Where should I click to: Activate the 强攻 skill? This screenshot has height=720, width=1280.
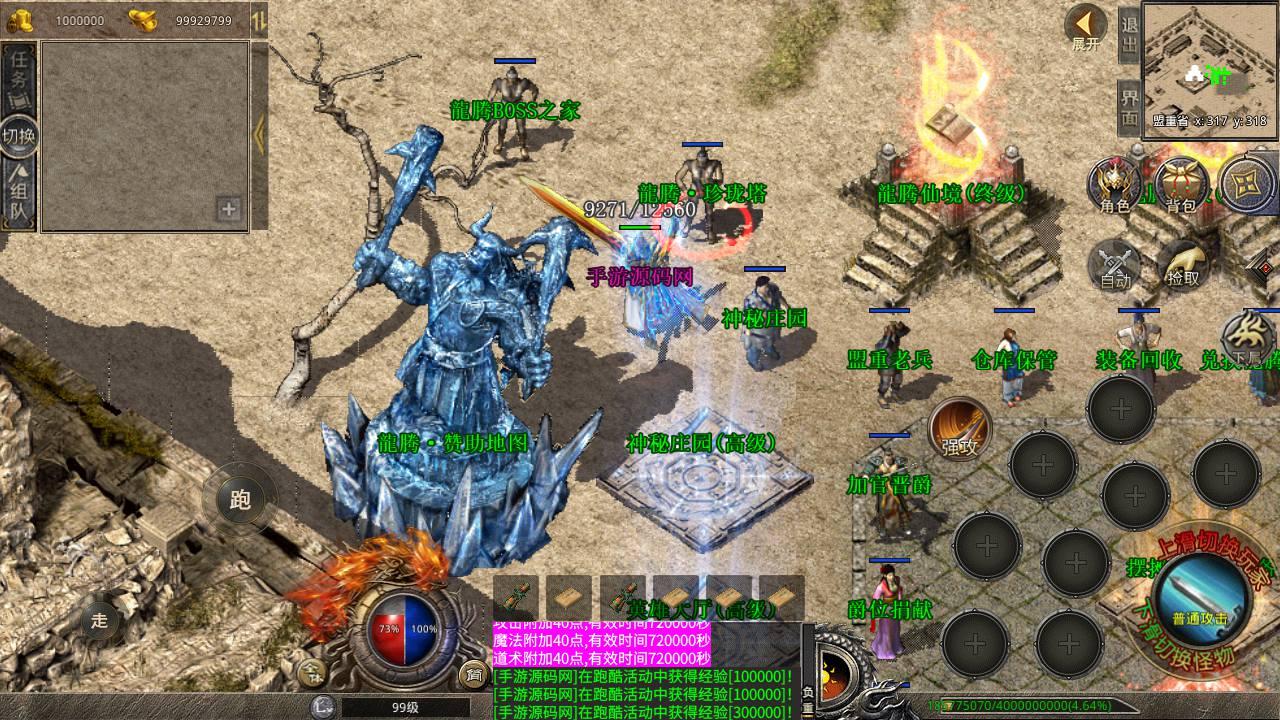click(959, 430)
